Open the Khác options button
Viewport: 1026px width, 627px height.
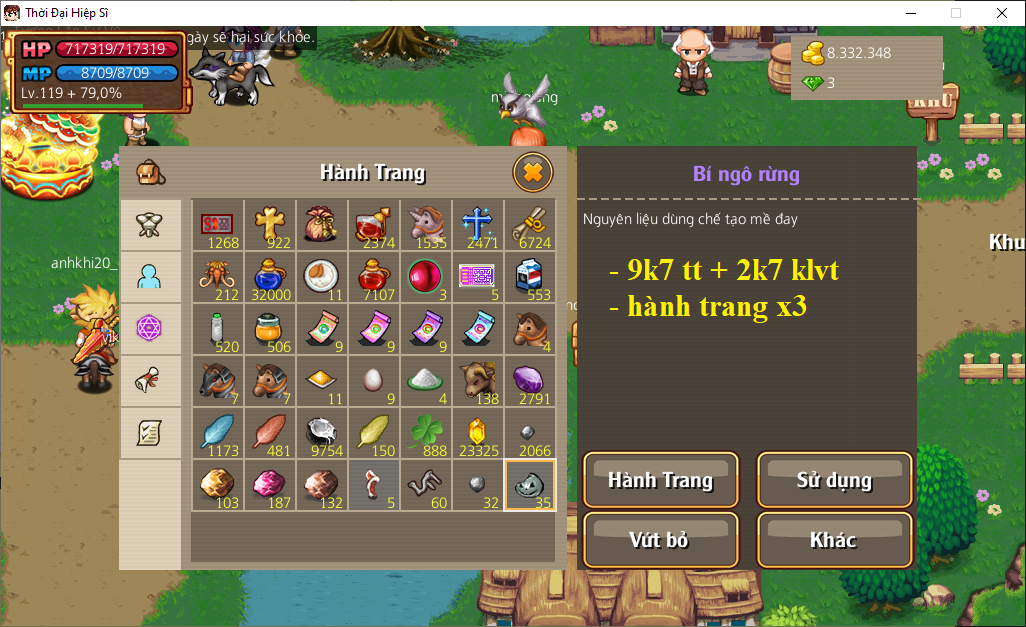click(x=834, y=540)
